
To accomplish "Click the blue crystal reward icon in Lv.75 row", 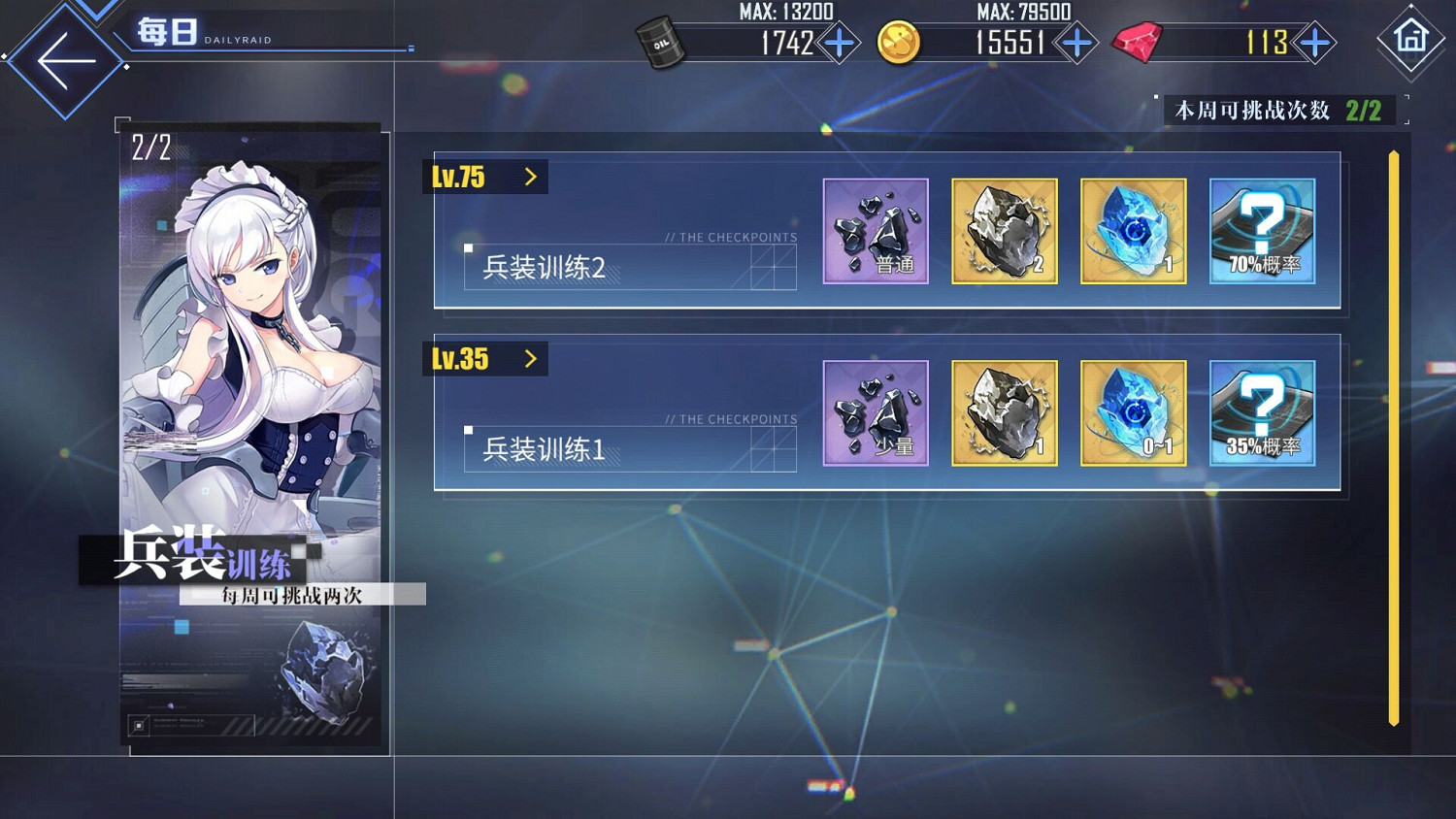I will tap(1133, 231).
